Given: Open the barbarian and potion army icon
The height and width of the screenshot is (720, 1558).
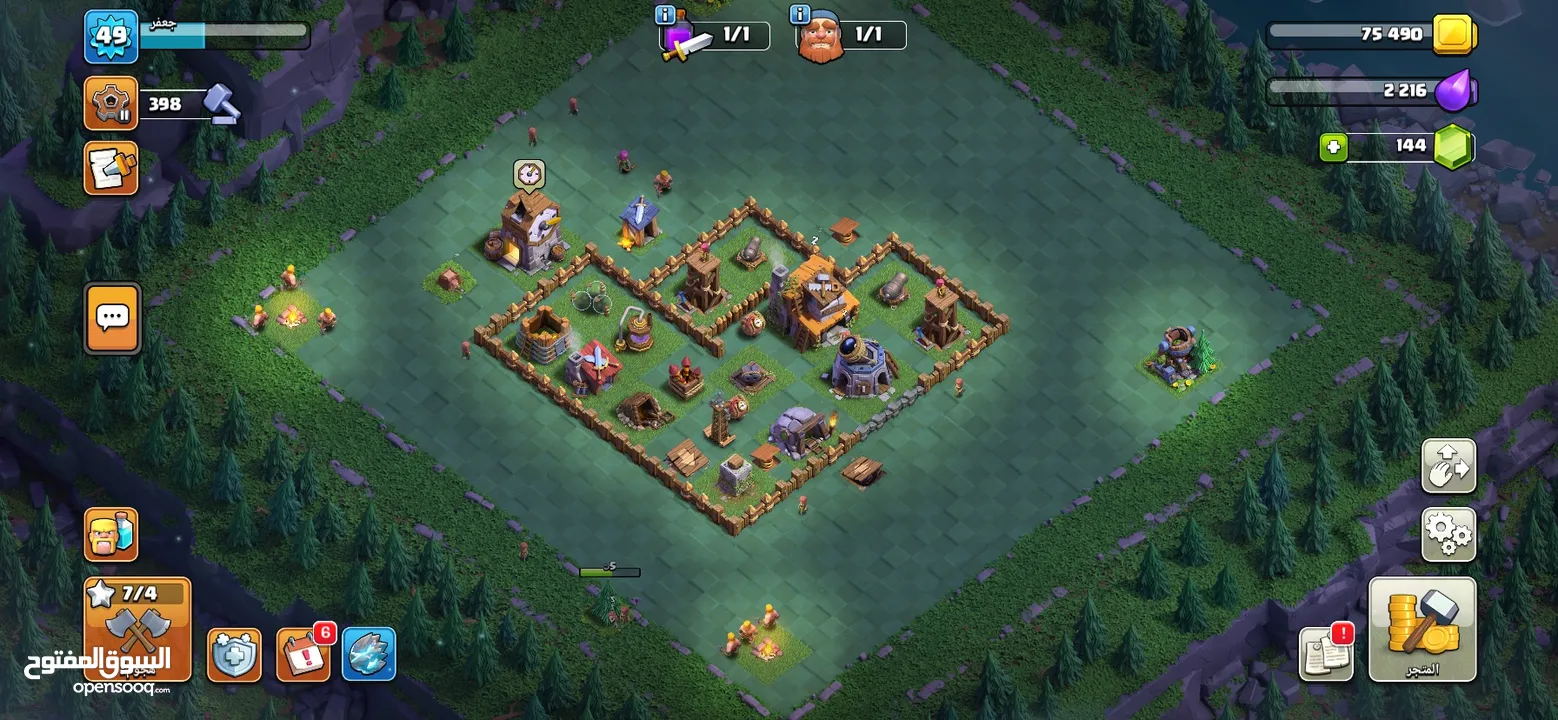Looking at the screenshot, I should [x=111, y=535].
